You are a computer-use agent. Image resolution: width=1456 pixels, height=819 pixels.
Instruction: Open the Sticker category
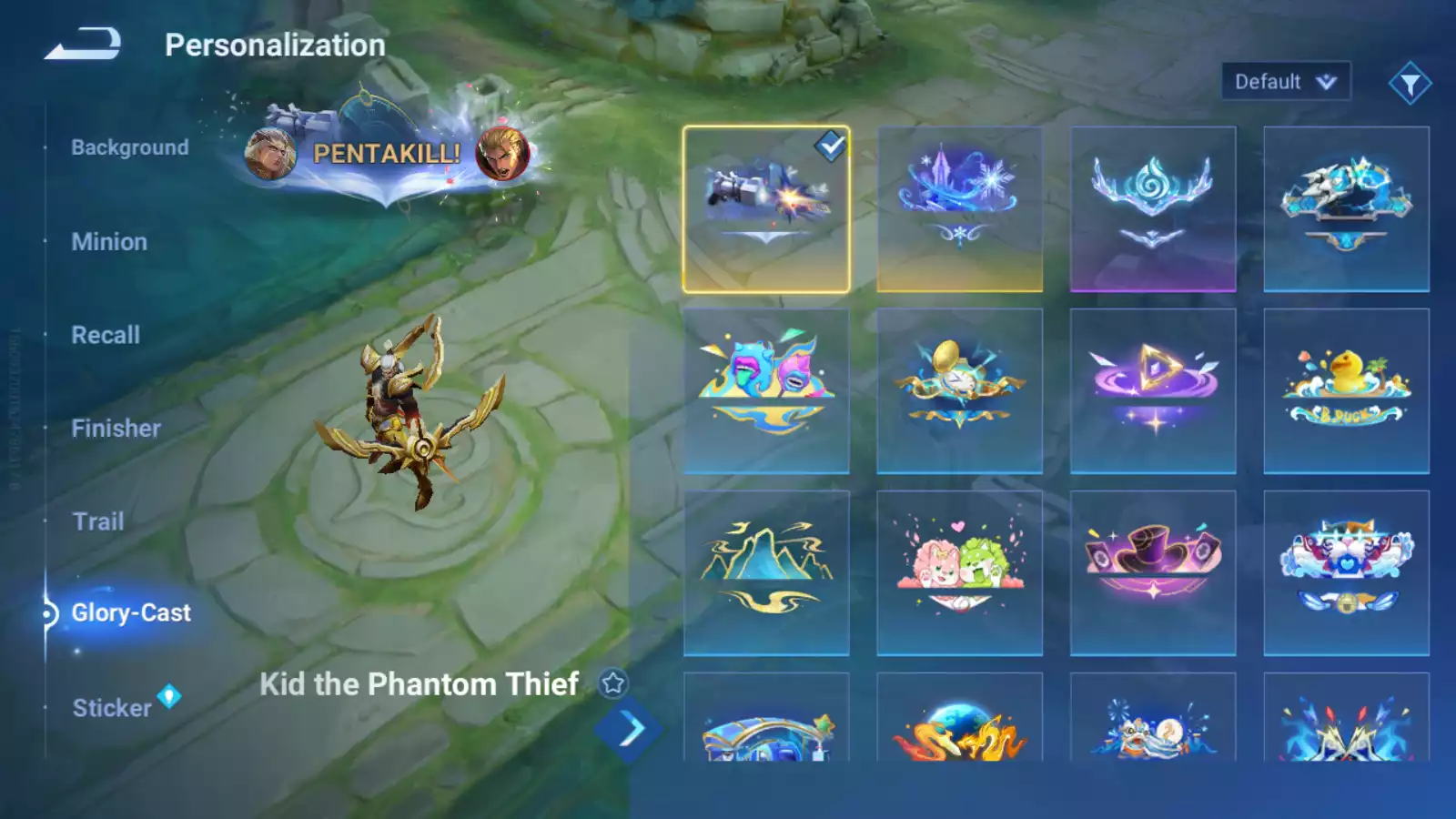[112, 708]
